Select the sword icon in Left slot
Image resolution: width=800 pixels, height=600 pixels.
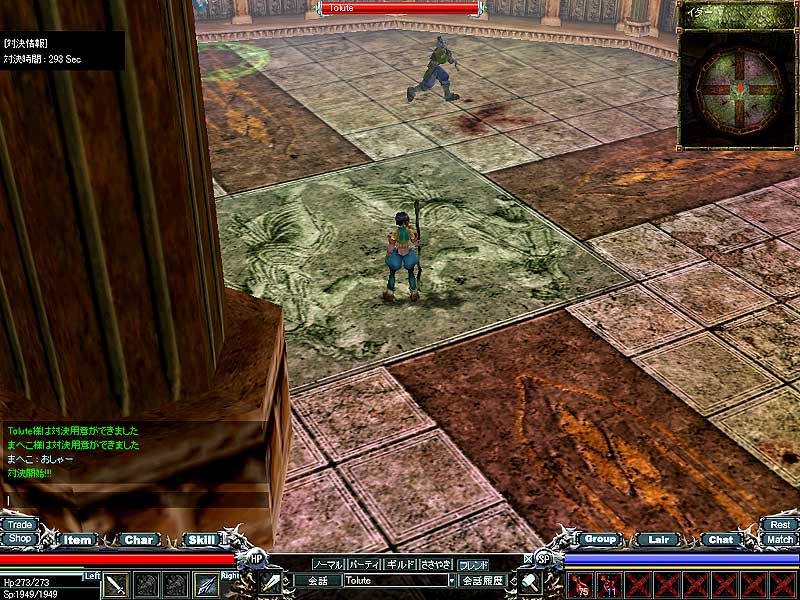117,585
